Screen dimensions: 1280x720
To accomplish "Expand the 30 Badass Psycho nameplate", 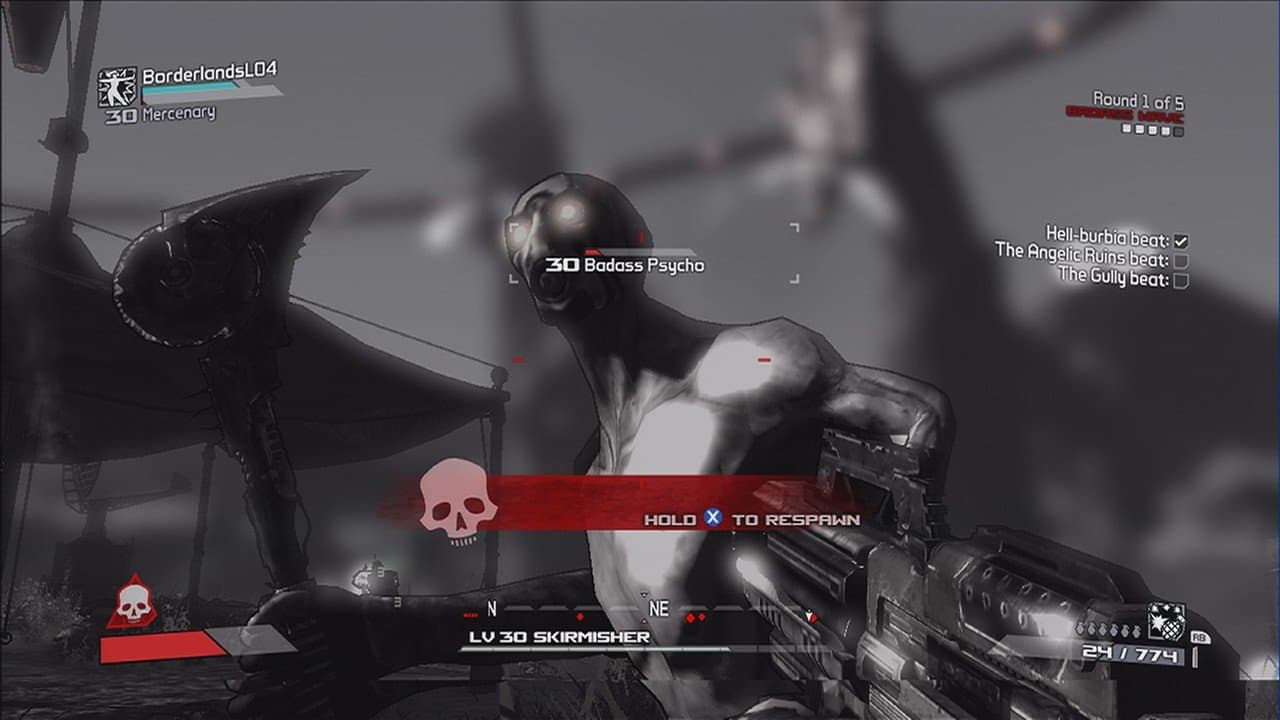I will pos(623,264).
